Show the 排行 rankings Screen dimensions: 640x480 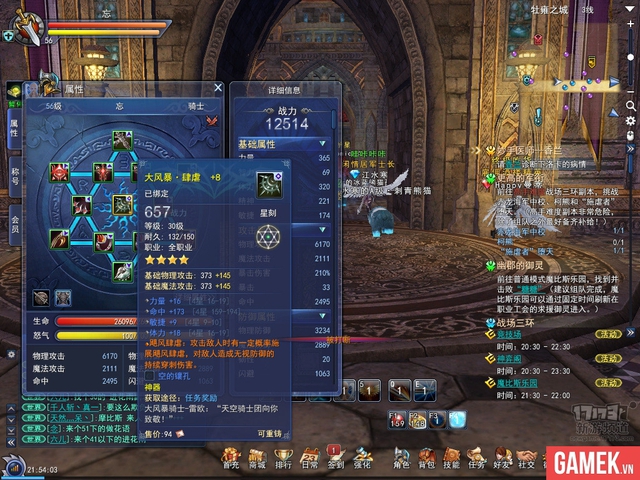283,455
